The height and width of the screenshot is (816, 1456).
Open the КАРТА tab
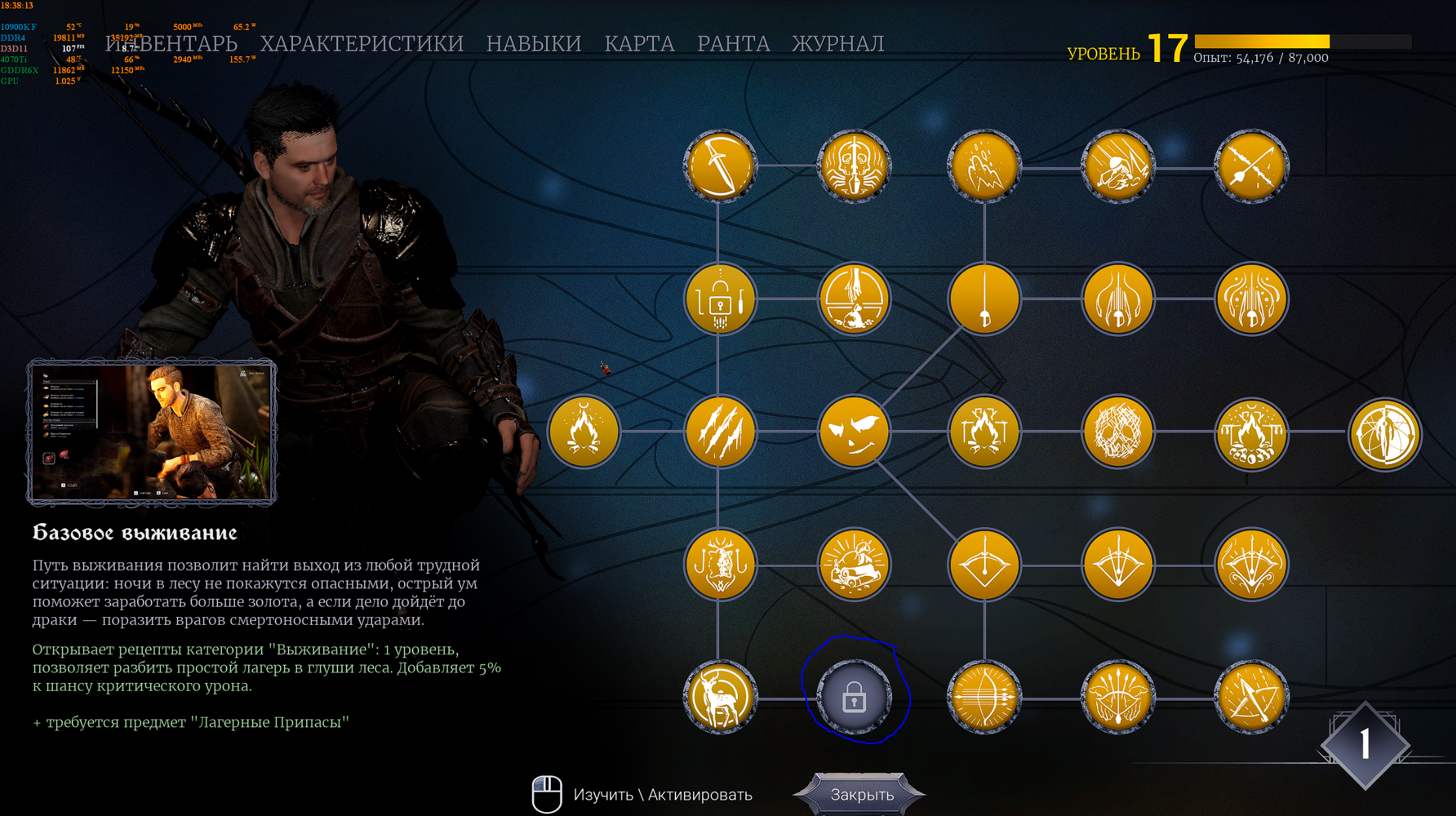point(639,44)
